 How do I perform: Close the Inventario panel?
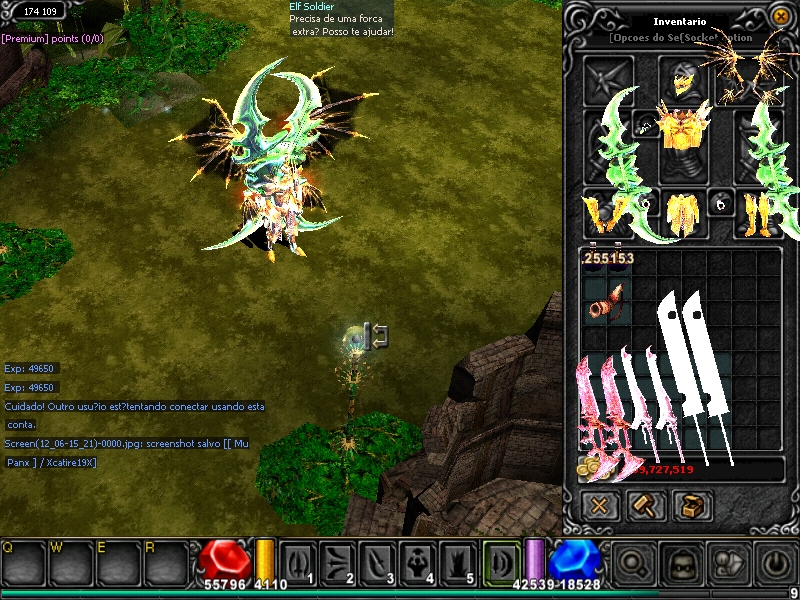coord(781,16)
